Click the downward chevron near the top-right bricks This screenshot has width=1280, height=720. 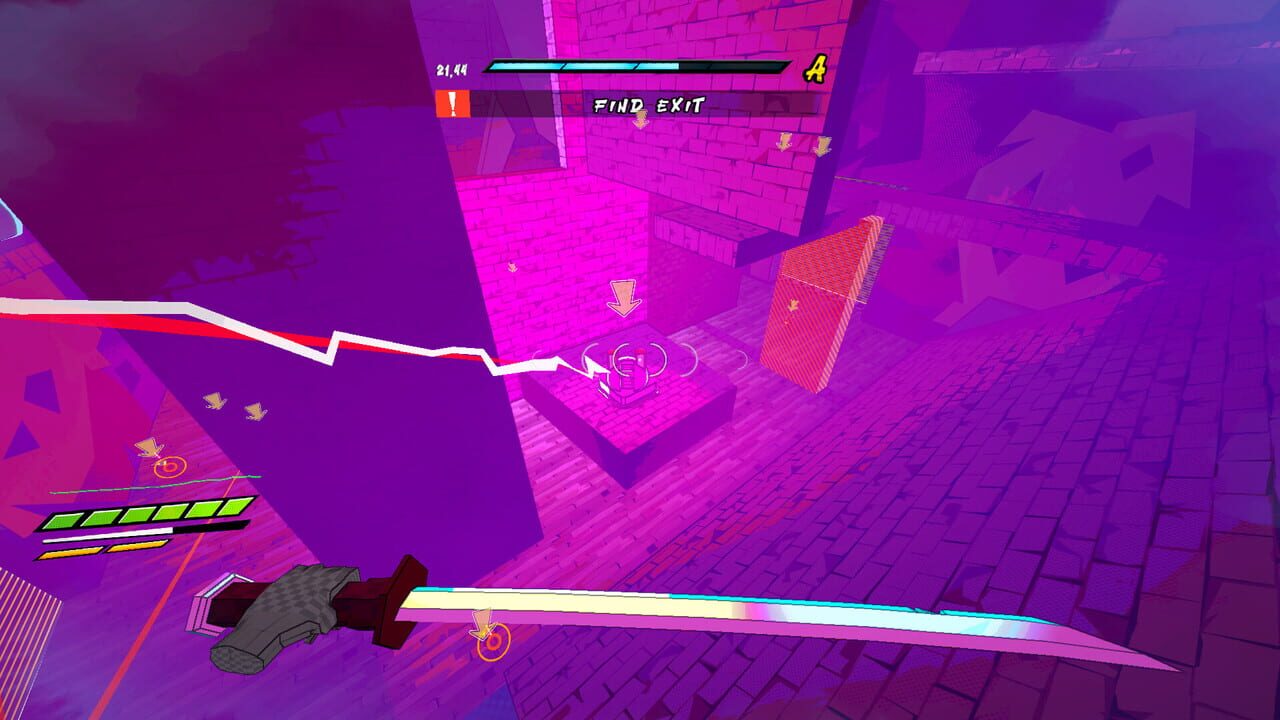821,148
